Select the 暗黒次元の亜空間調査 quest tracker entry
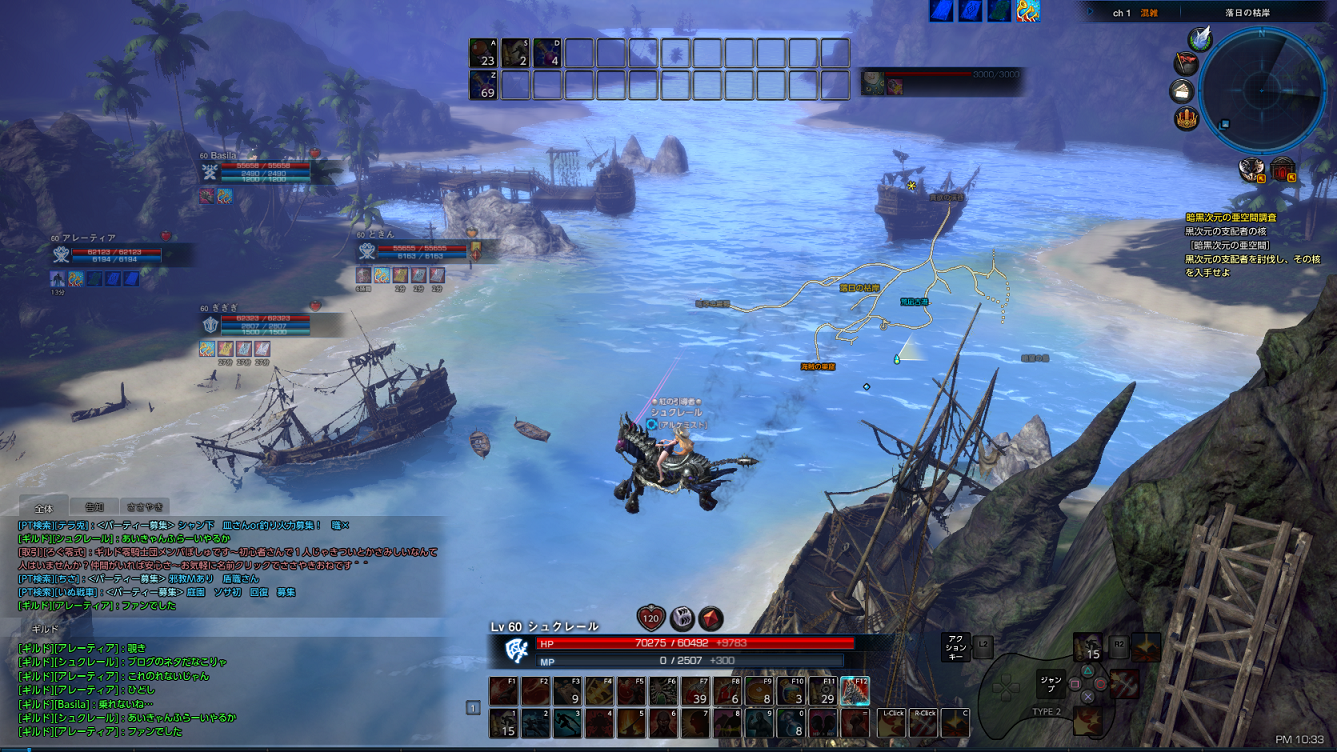Image resolution: width=1337 pixels, height=752 pixels. [1230, 217]
